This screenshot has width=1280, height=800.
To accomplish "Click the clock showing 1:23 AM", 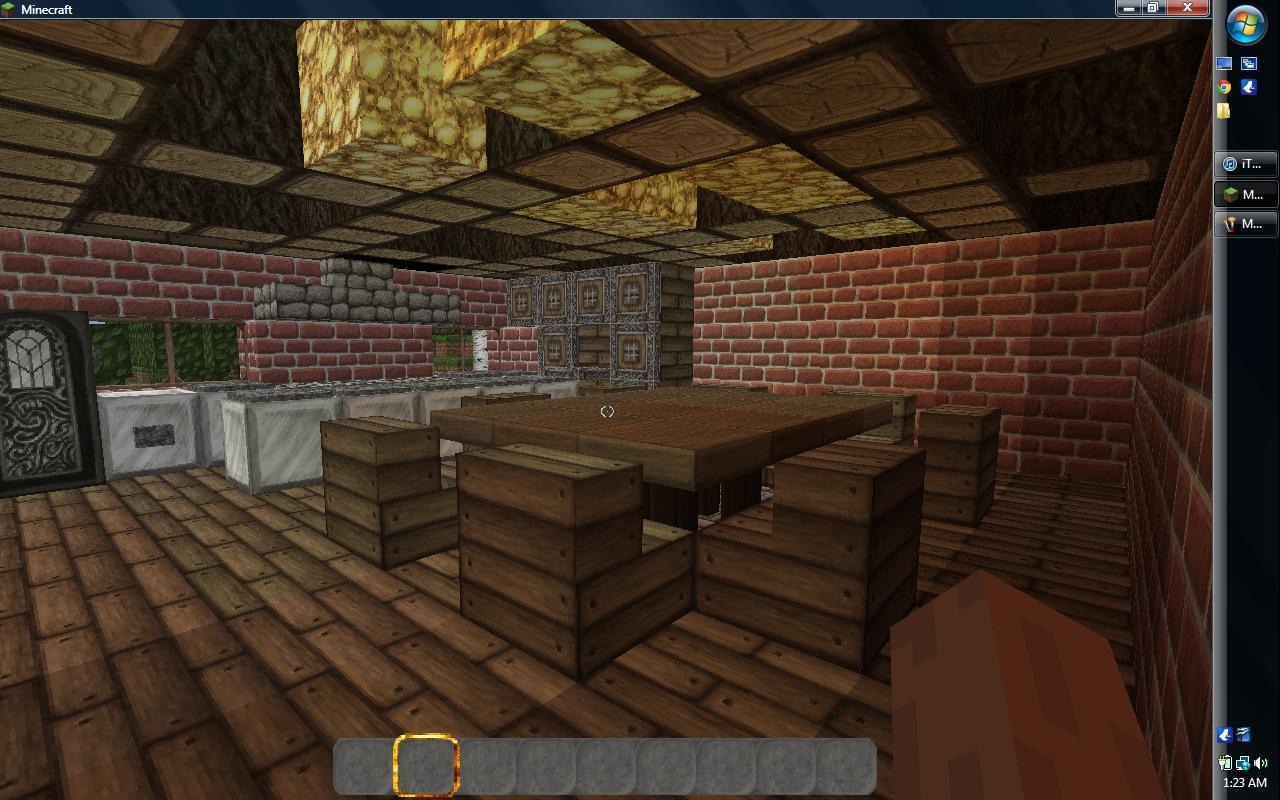I will 1245,784.
